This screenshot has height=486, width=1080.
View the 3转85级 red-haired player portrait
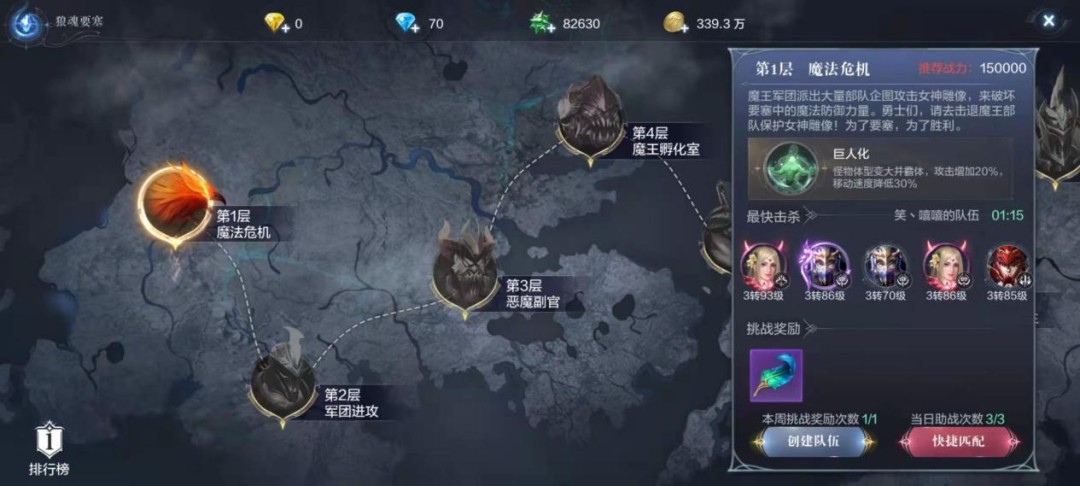pyautogui.click(x=1006, y=265)
